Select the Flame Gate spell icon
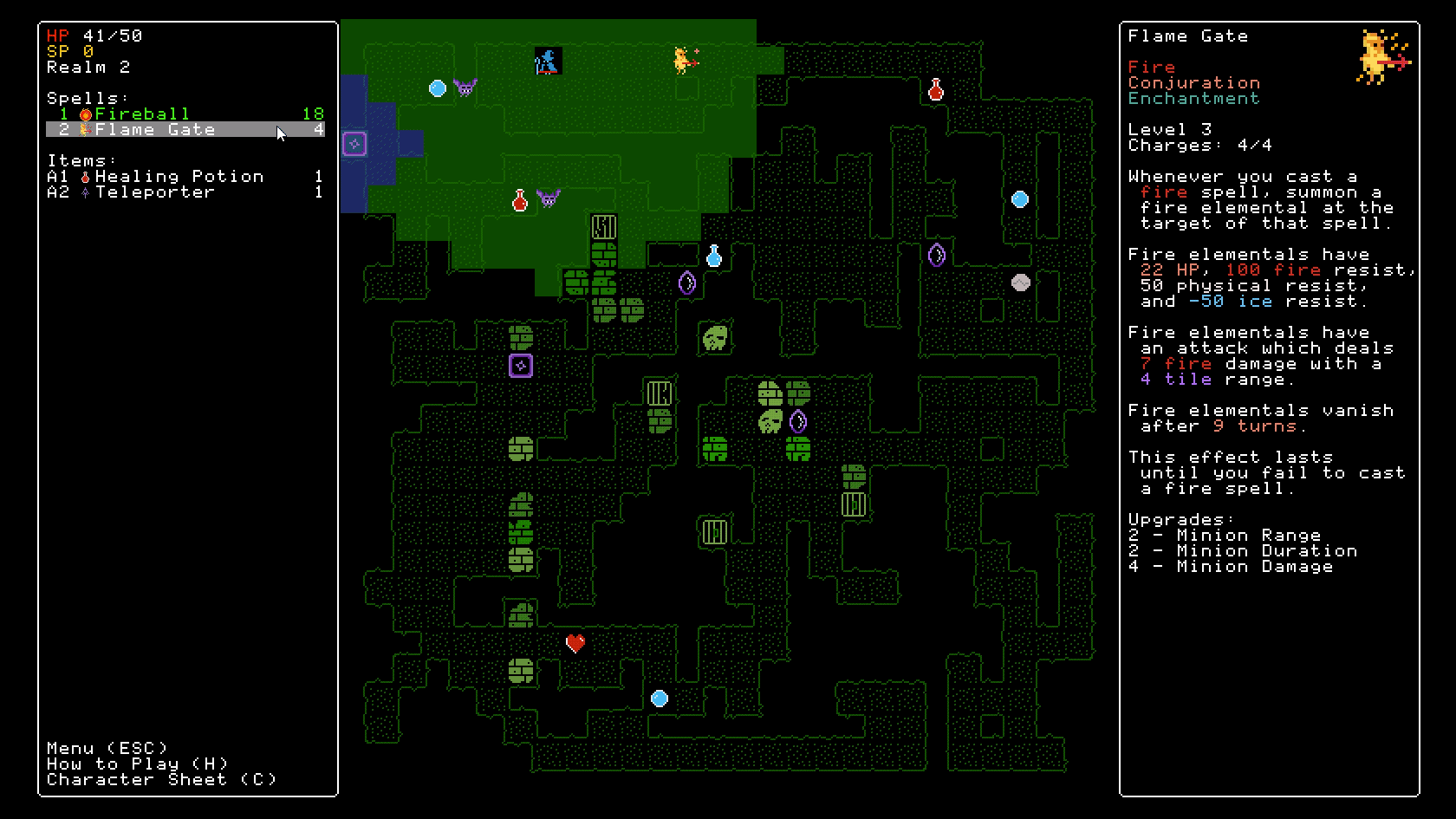Viewport: 1456px width, 819px height. pyautogui.click(x=85, y=129)
